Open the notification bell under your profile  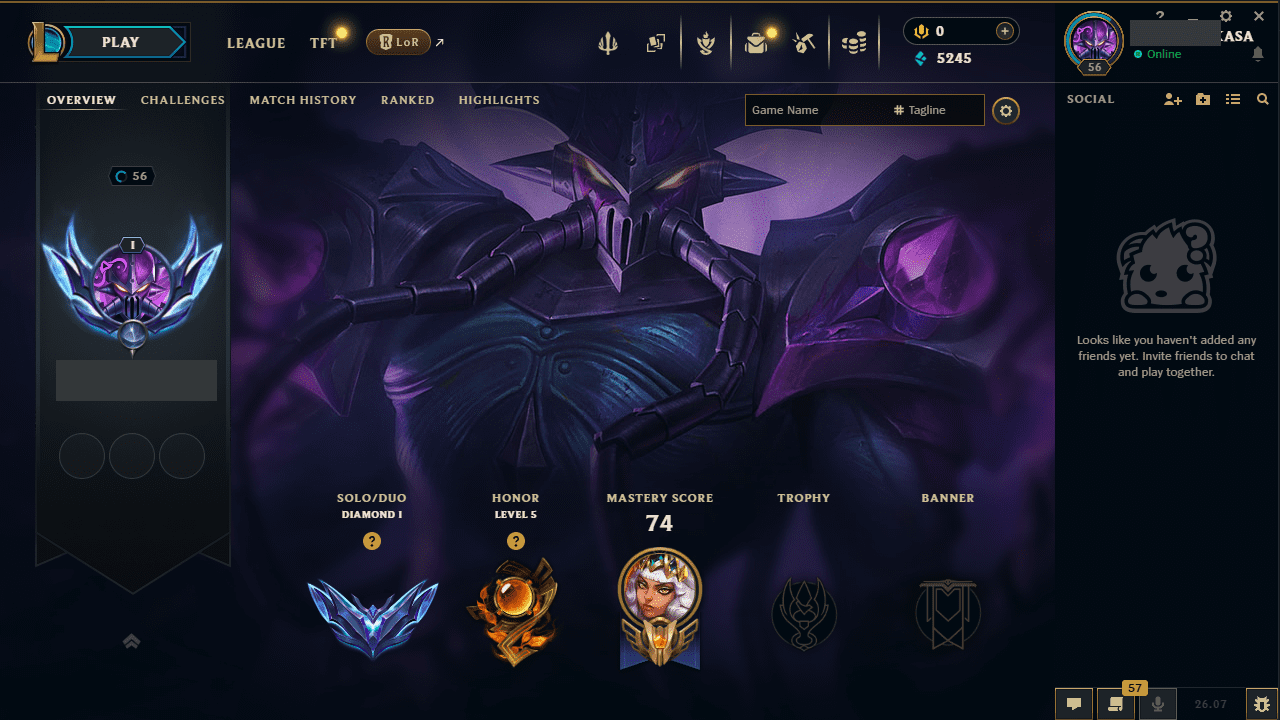[x=1258, y=55]
